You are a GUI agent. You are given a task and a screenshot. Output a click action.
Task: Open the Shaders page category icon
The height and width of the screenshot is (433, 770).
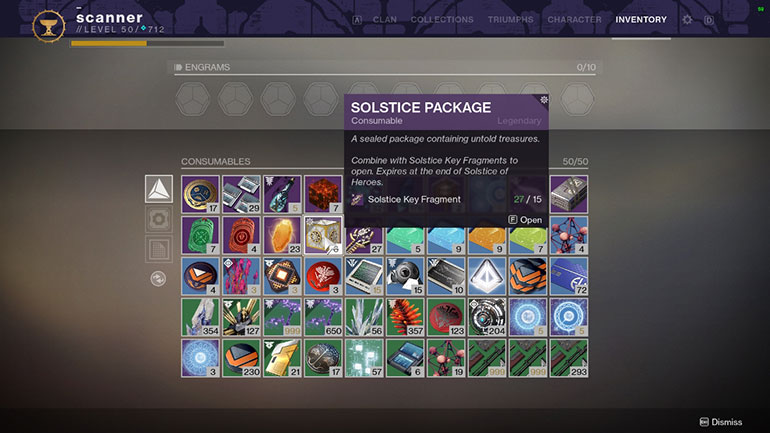pos(159,250)
